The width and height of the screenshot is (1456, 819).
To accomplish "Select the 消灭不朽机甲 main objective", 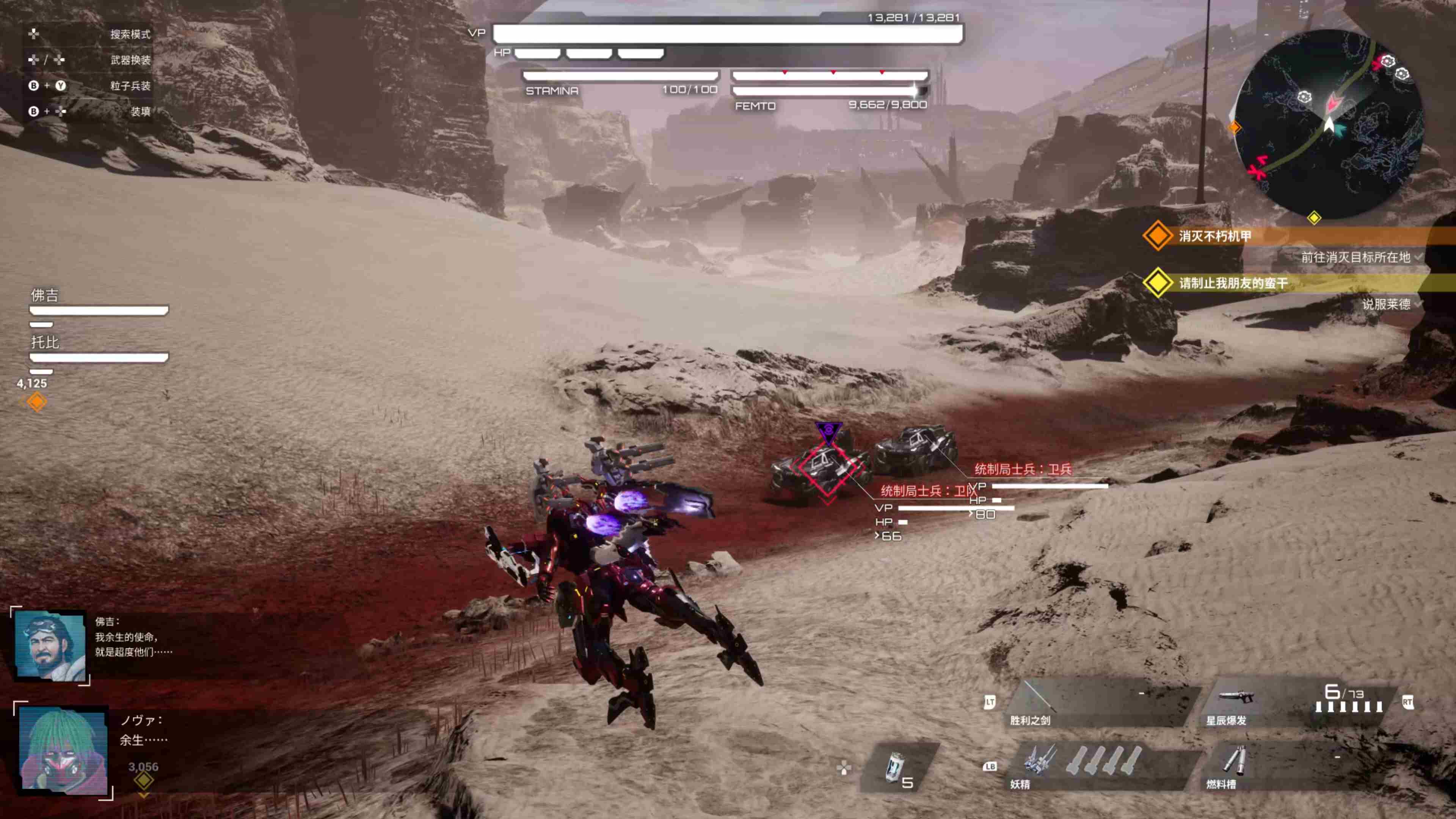I will [x=1215, y=236].
